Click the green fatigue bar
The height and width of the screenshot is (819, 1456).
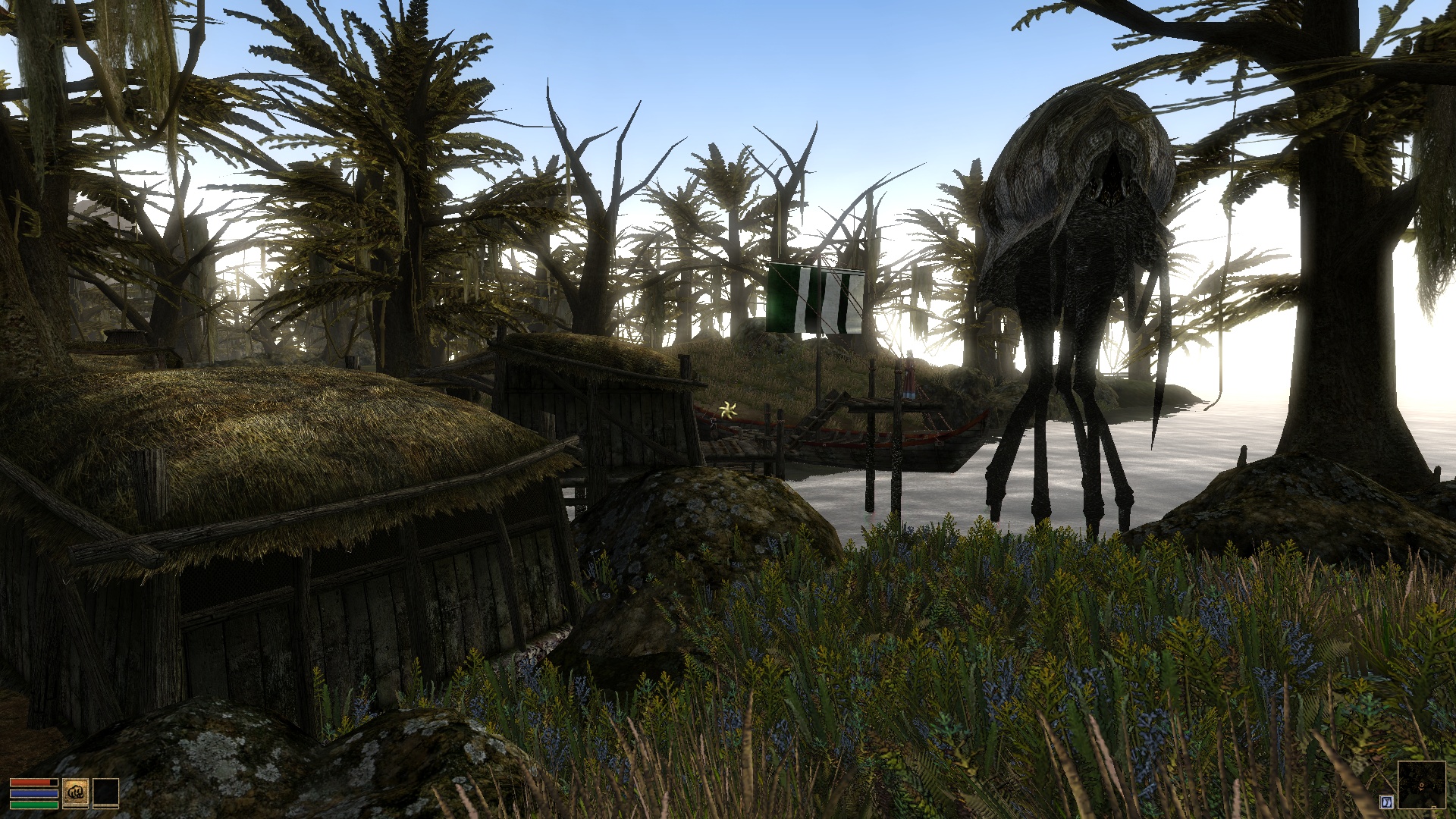point(34,805)
